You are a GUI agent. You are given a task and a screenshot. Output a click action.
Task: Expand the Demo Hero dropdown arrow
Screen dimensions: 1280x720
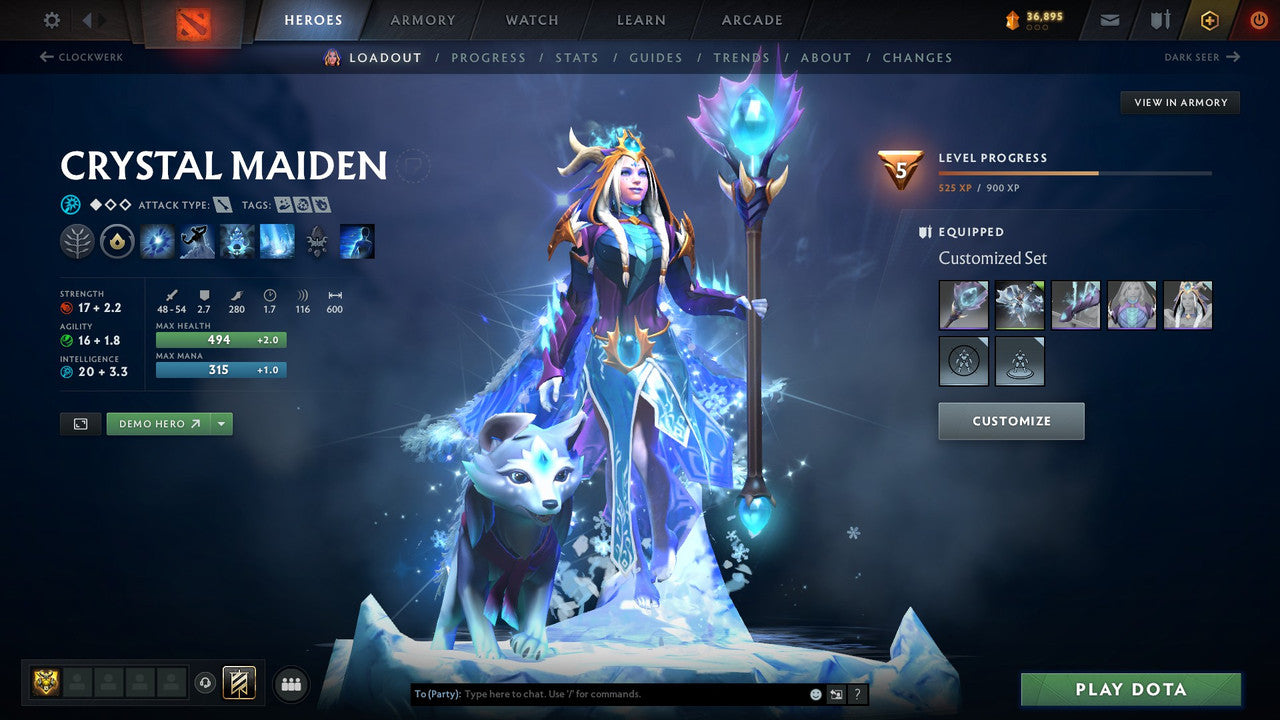(221, 423)
